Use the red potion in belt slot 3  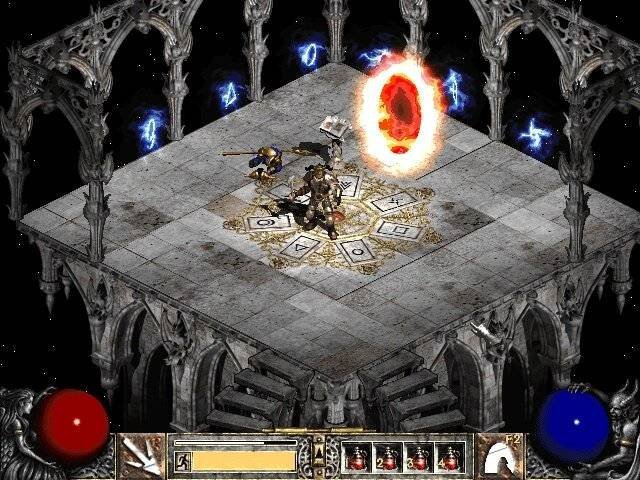pos(419,457)
